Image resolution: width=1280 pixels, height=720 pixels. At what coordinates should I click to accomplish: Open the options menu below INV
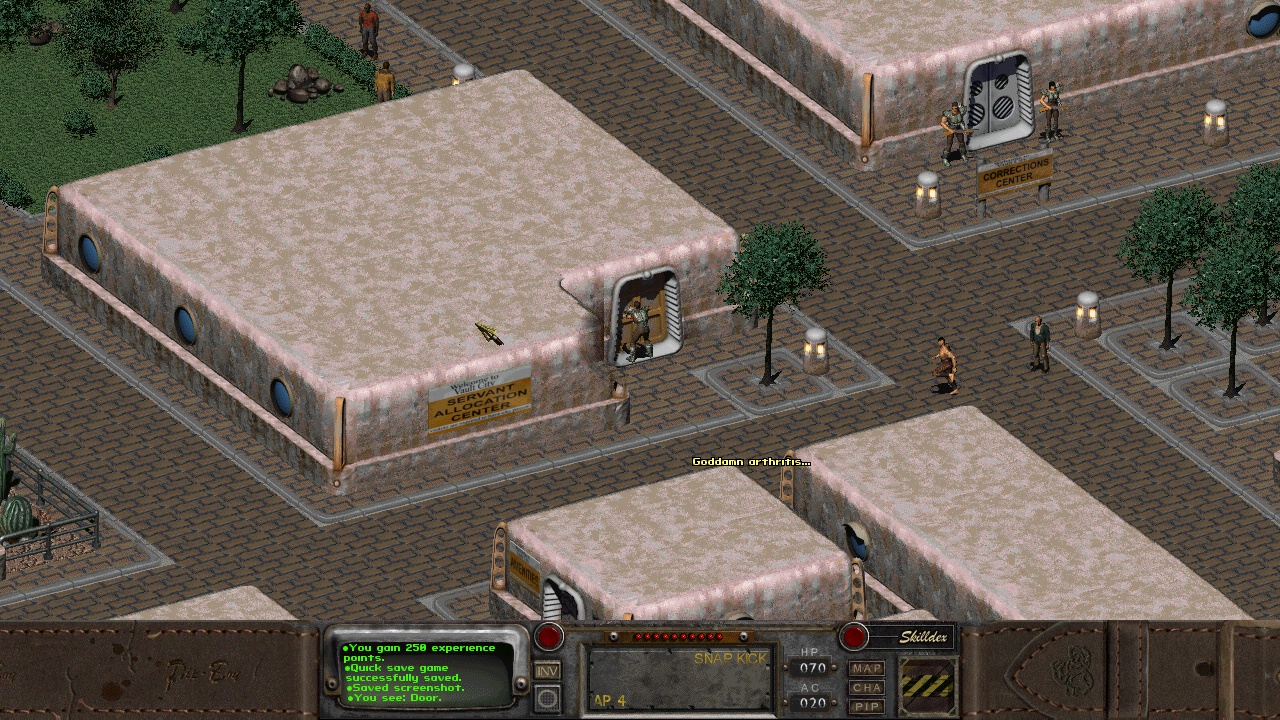tap(547, 698)
